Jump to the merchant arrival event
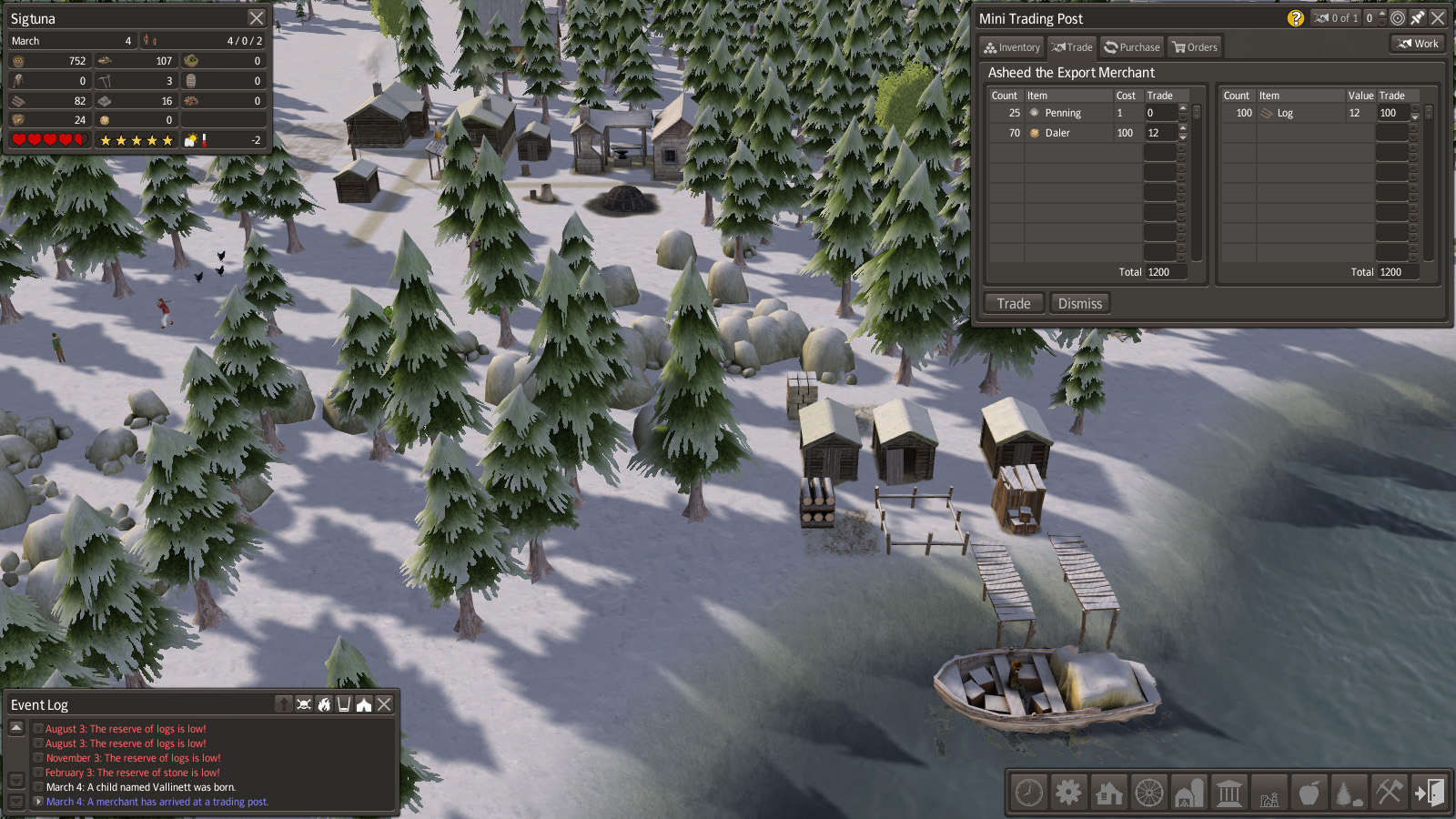Image resolution: width=1456 pixels, height=819 pixels. [x=157, y=802]
